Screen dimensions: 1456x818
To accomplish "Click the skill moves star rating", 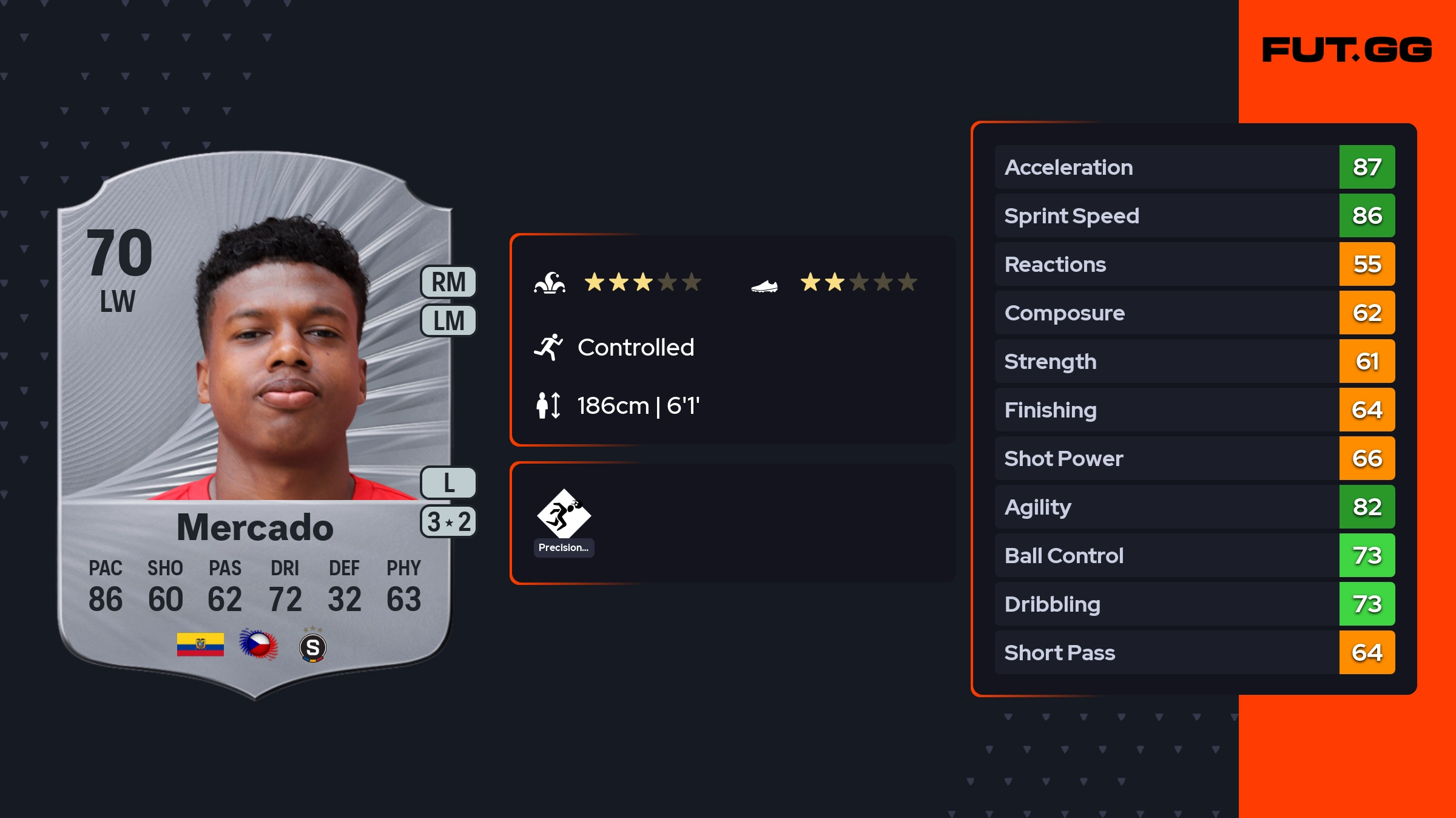I will click(642, 282).
